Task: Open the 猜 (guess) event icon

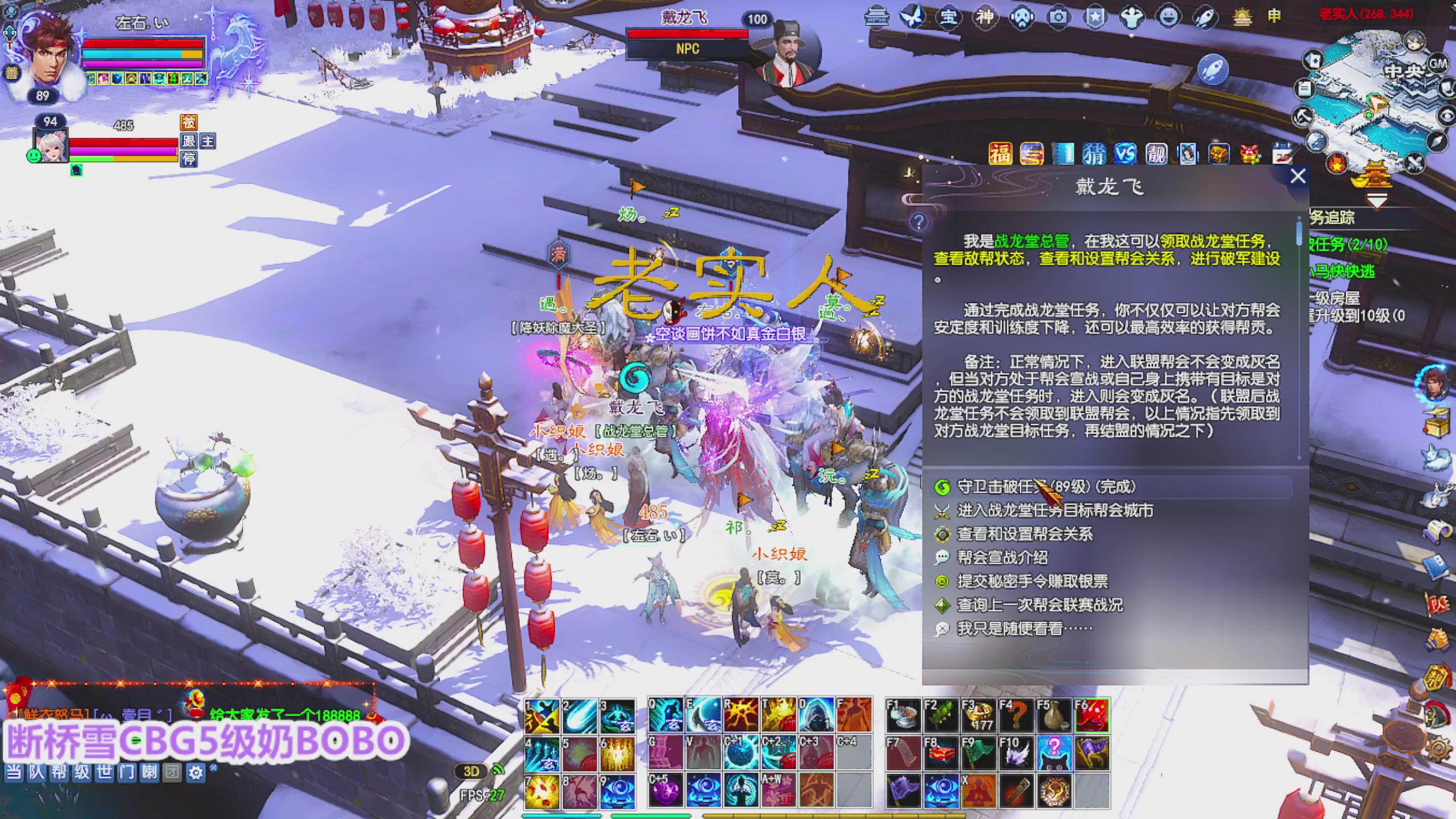Action: click(x=1095, y=155)
